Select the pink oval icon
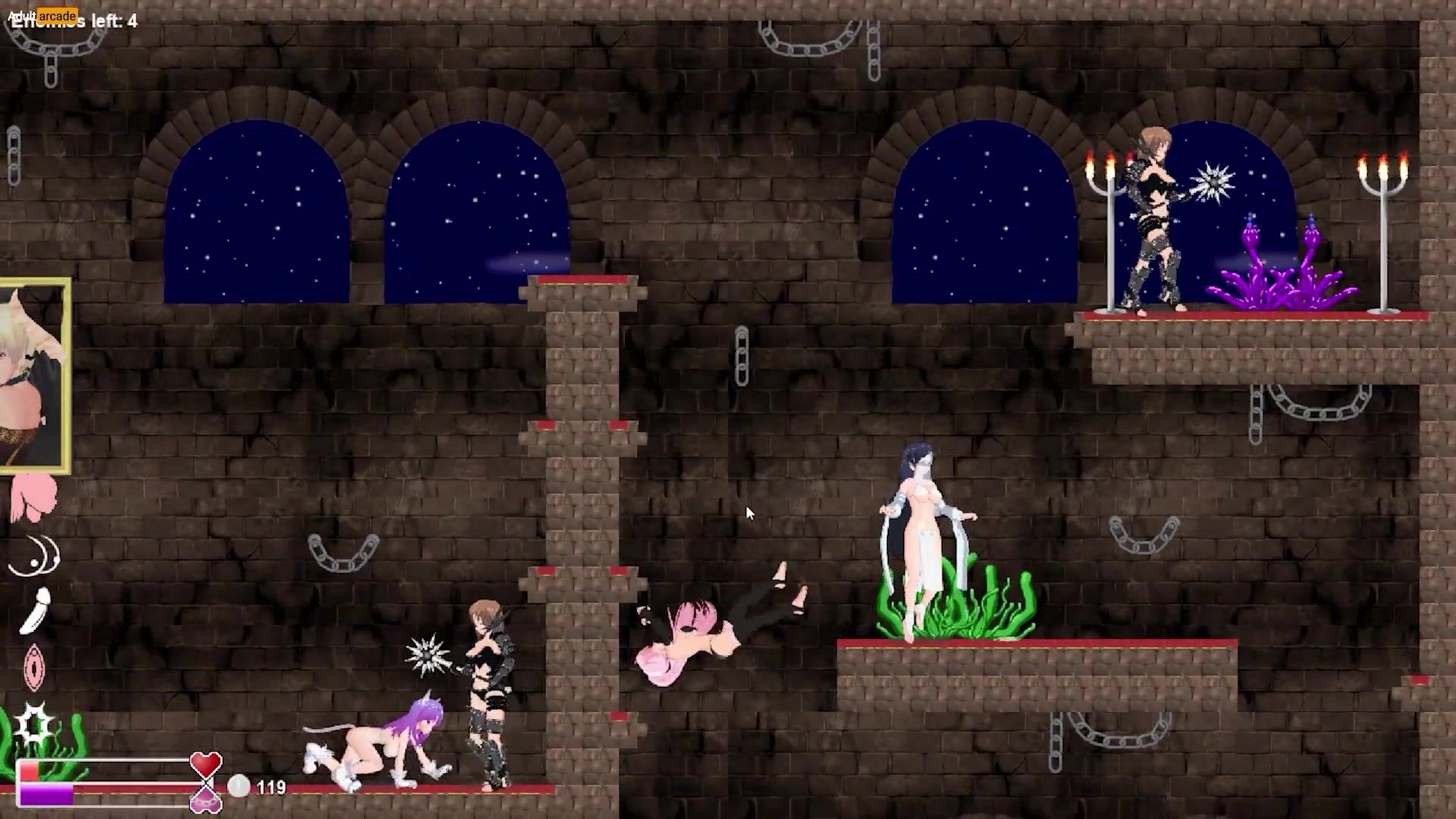This screenshot has height=819, width=1456. pos(34,667)
